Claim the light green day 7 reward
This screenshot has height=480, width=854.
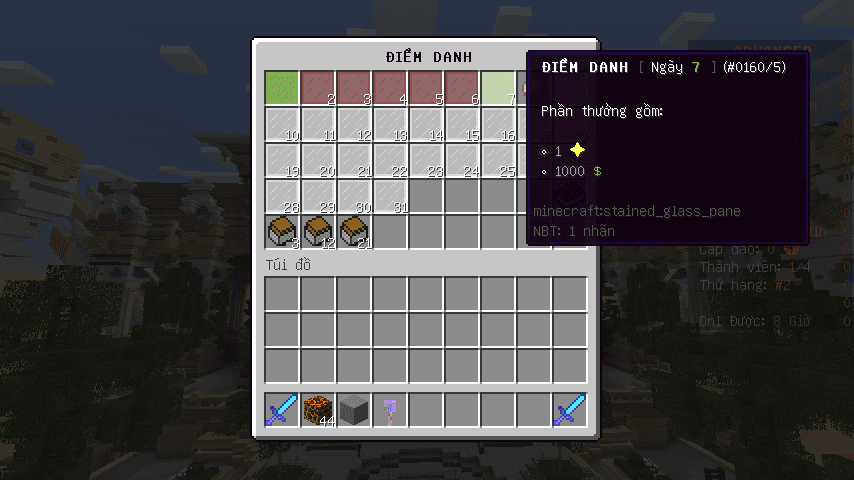[x=498, y=88]
